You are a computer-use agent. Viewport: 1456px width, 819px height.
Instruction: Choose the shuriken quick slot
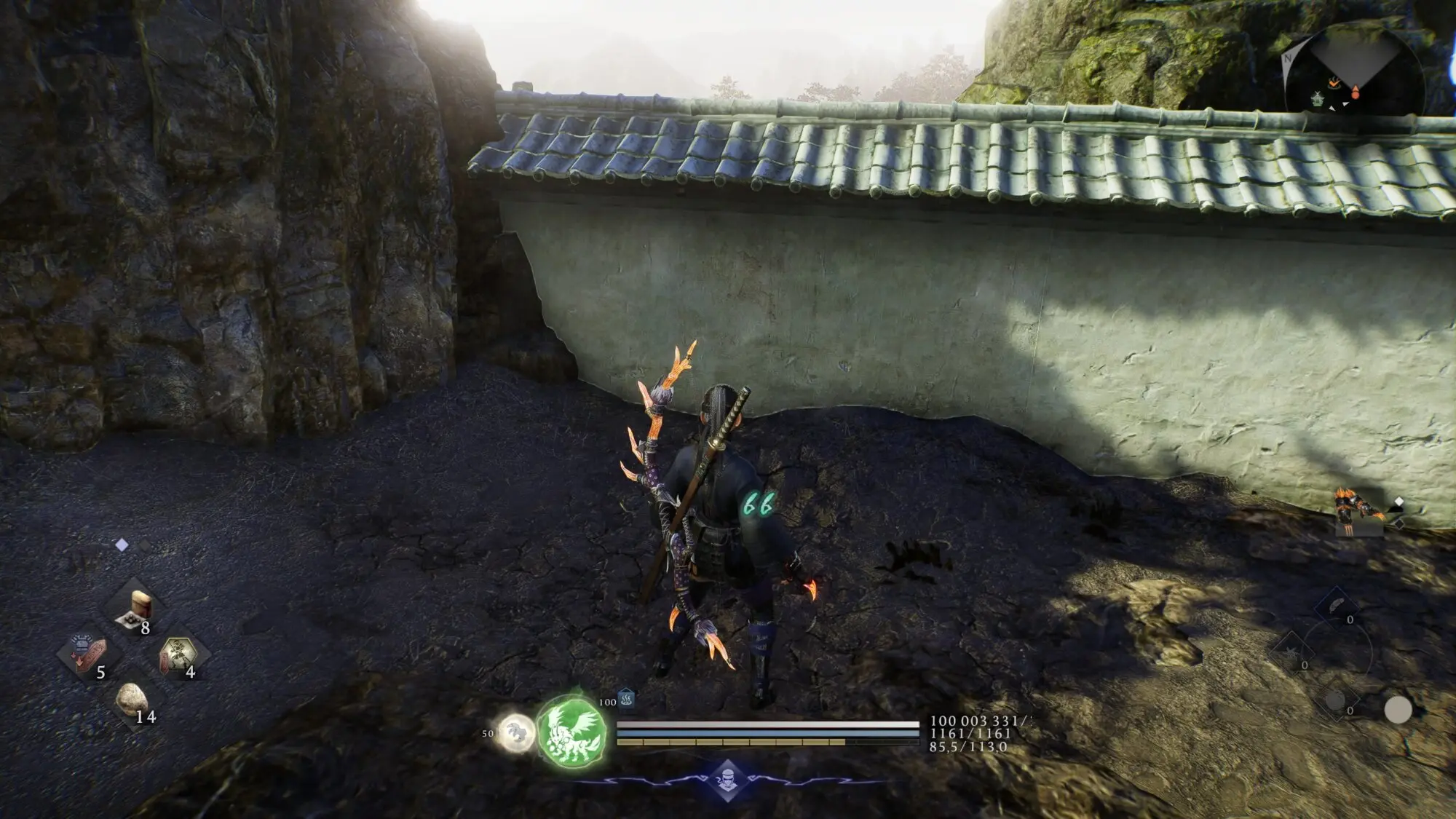pyautogui.click(x=1291, y=649)
